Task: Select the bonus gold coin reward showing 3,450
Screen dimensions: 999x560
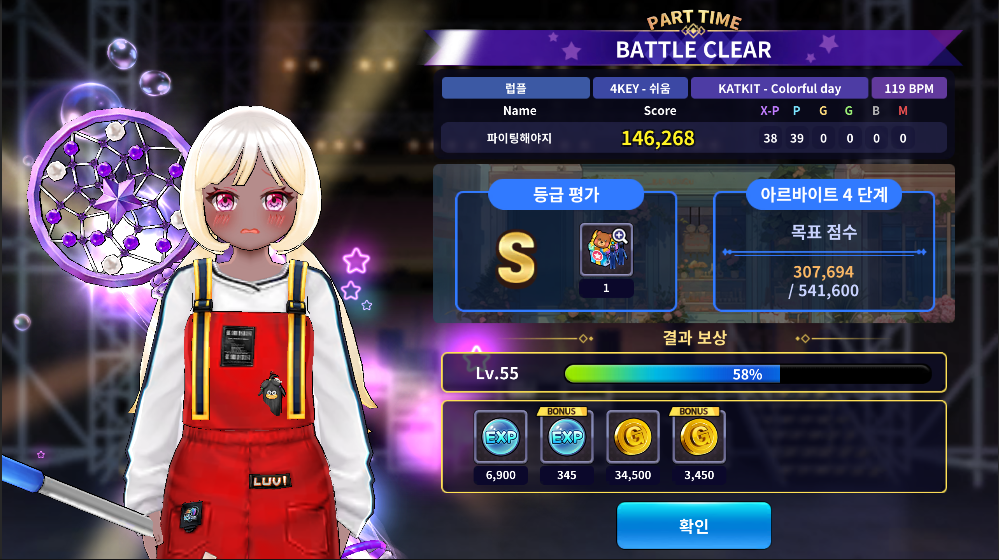Action: pyautogui.click(x=699, y=437)
